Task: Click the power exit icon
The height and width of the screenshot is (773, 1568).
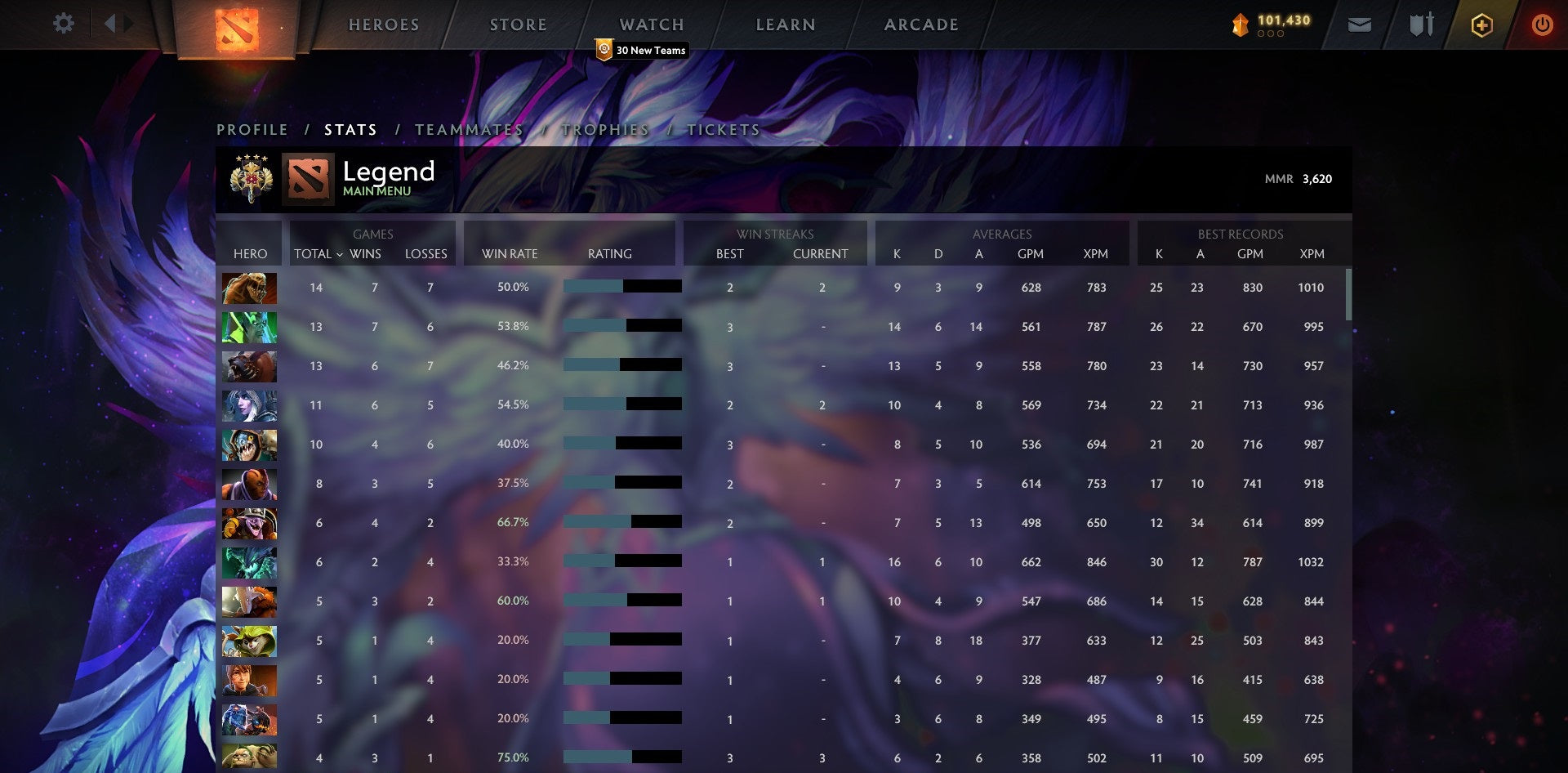Action: click(x=1543, y=25)
